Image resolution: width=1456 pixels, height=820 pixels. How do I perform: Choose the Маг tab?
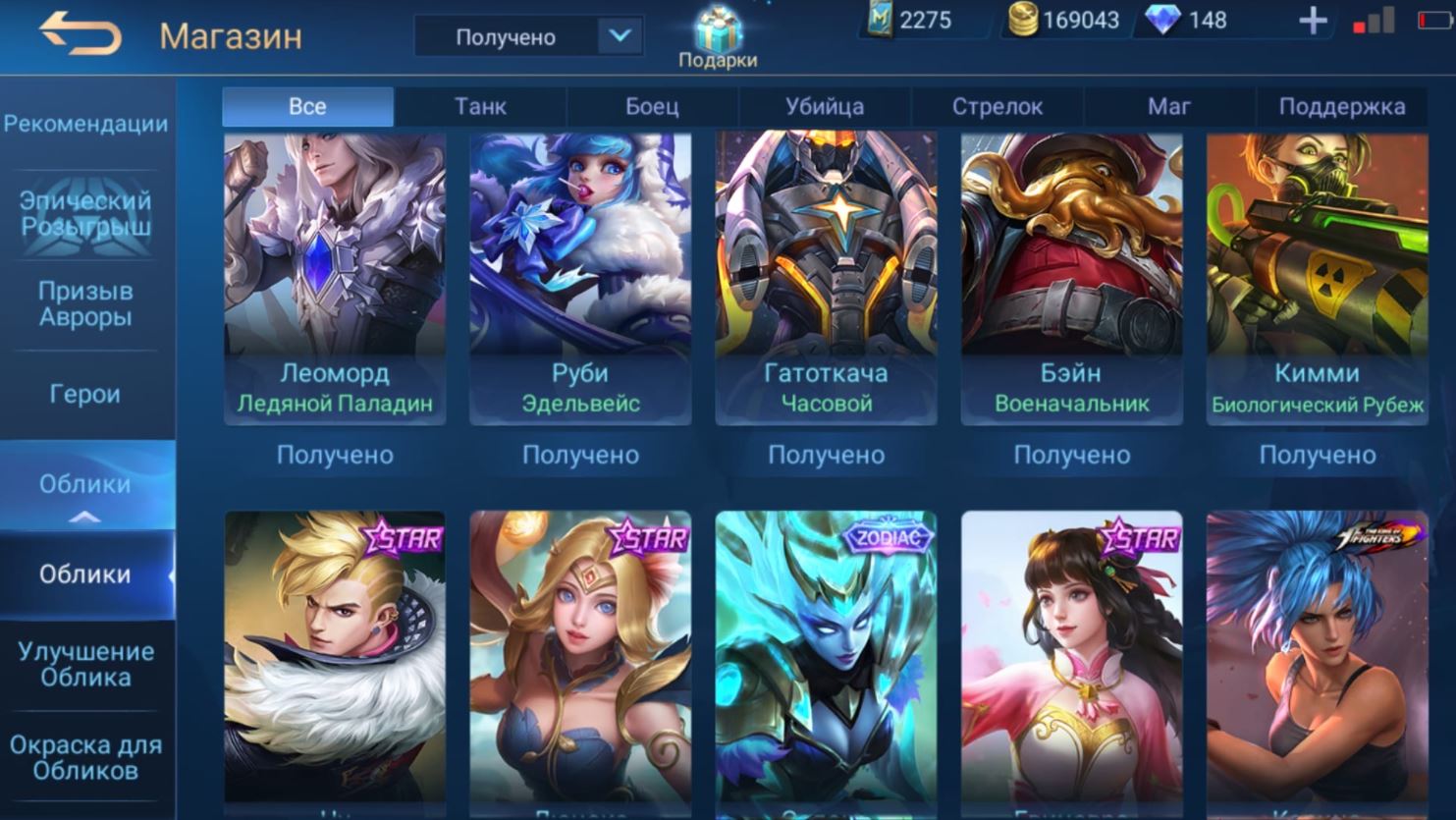click(1168, 106)
